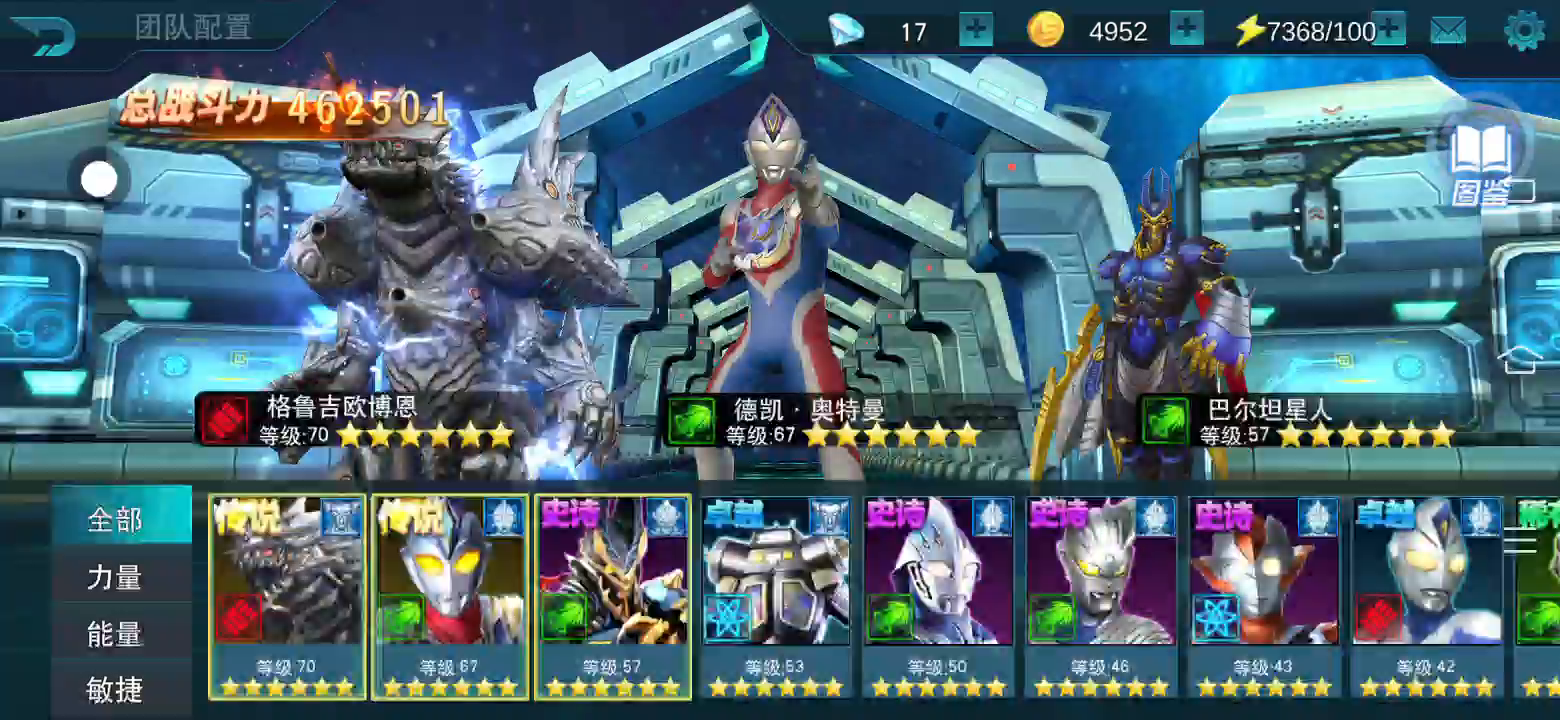
Task: Select the level 50 史诗 hero card
Action: (x=938, y=596)
